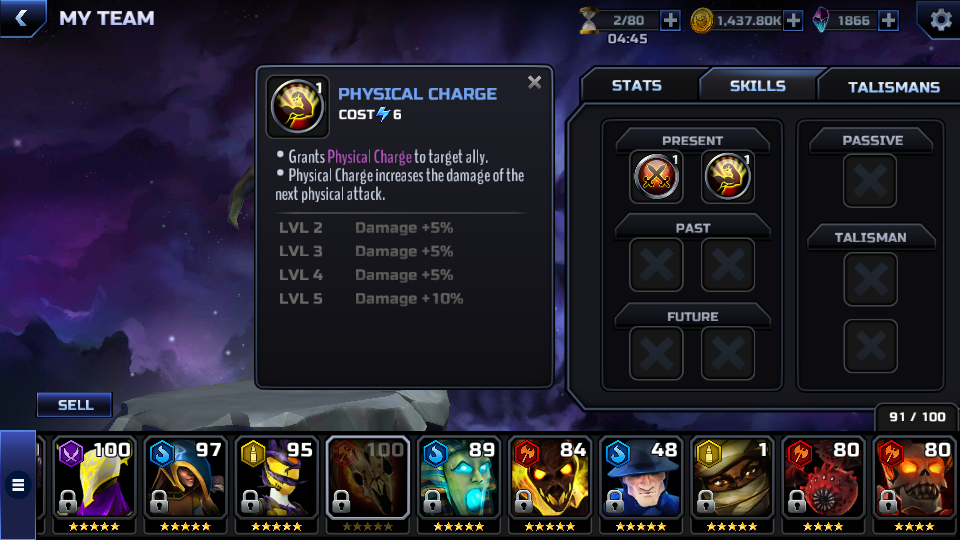
Task: Open the side drawer list menu
Action: tap(18, 486)
